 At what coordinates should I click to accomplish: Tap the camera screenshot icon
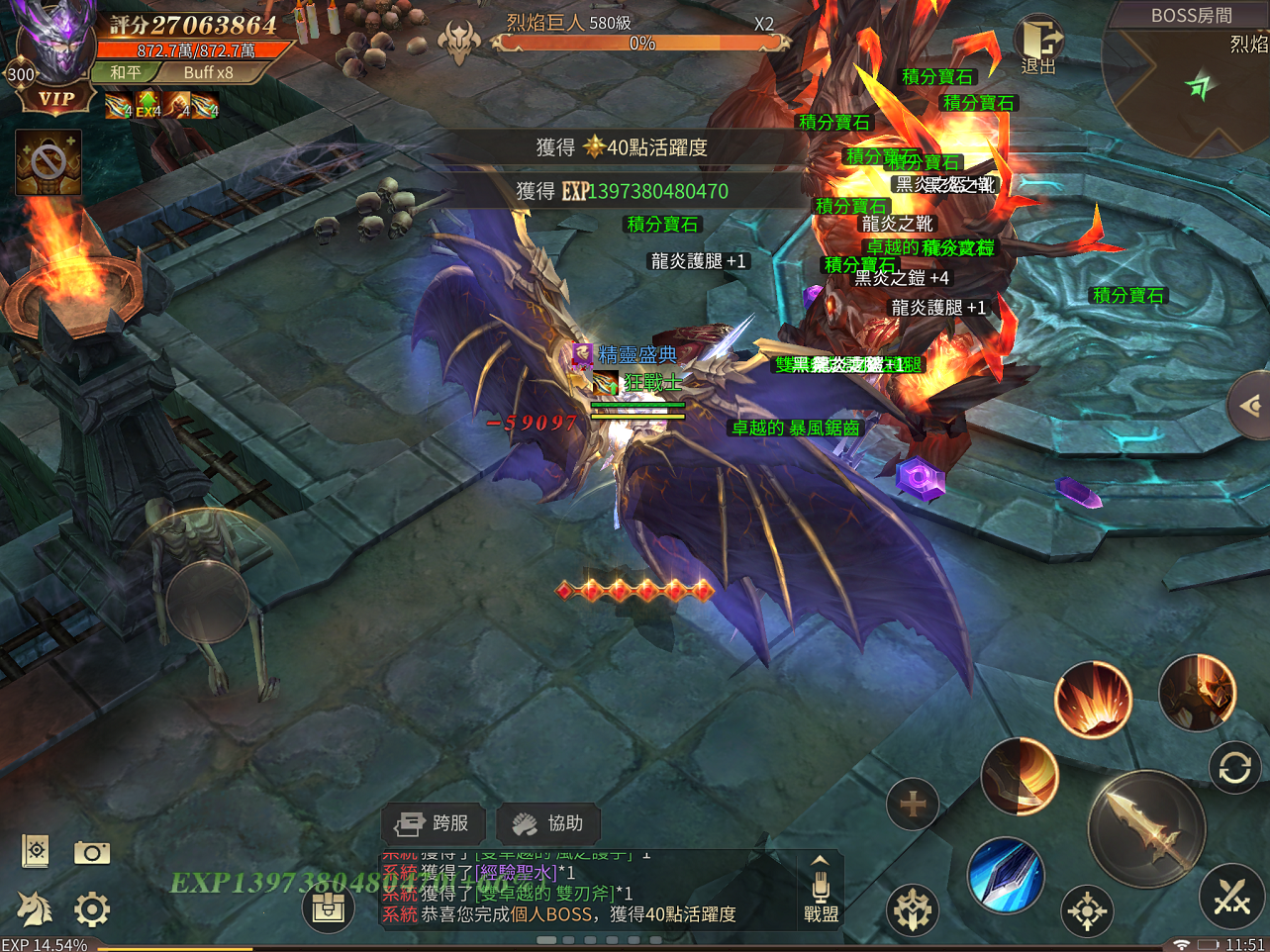coord(91,851)
